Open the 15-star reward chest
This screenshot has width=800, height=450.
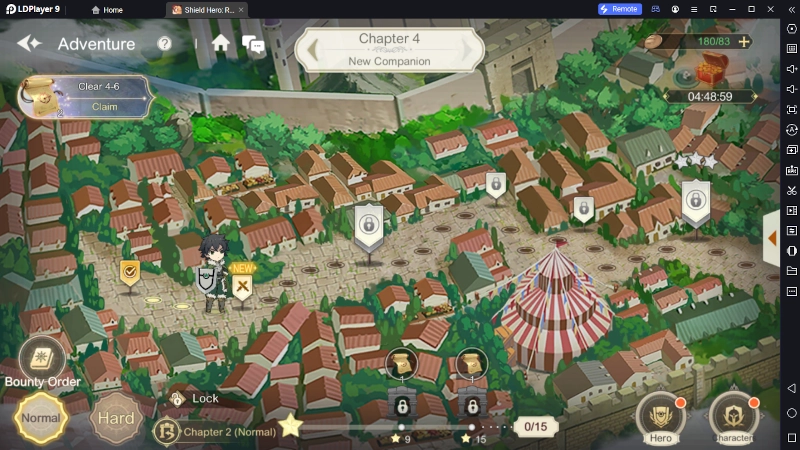click(471, 364)
